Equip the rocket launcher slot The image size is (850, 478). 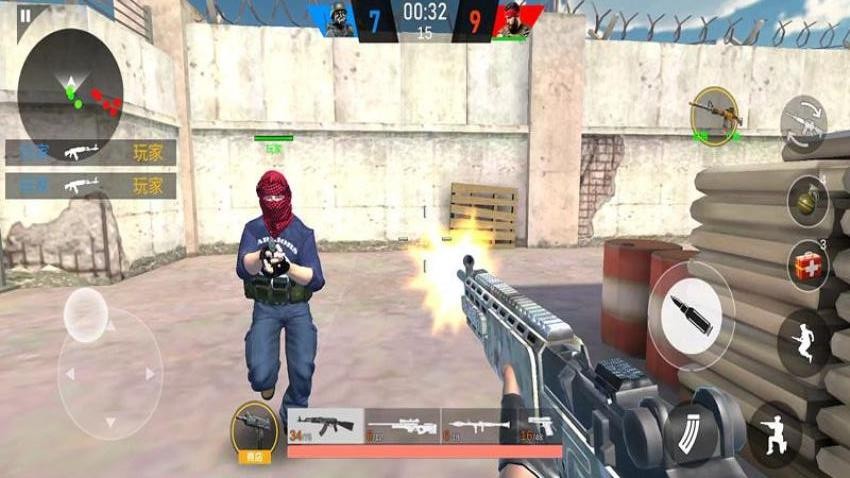pyautogui.click(x=479, y=424)
